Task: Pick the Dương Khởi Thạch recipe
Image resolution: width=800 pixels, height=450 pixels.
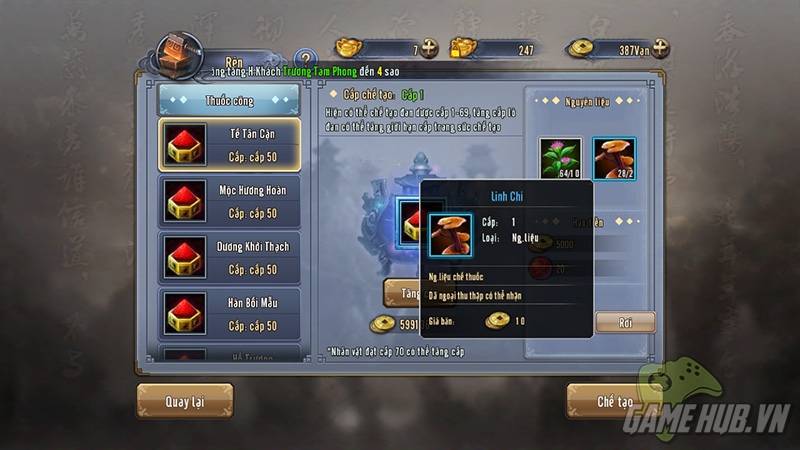Action: (229, 257)
